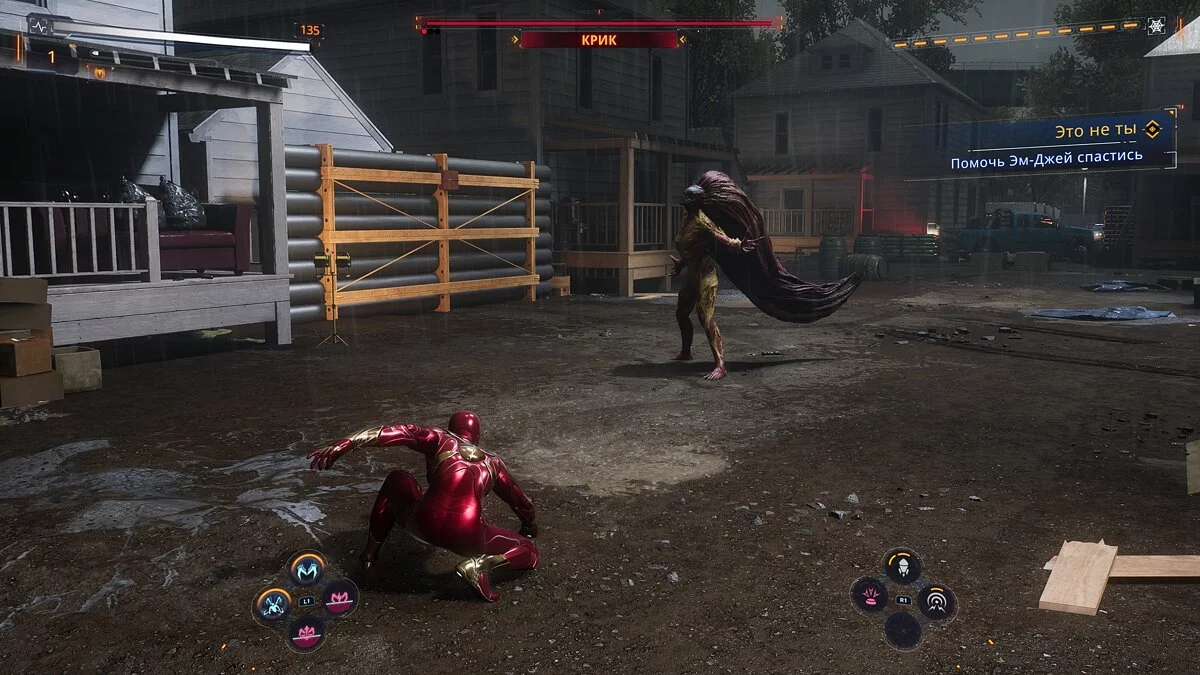Select the pink spiky gadget icon
1200x675 pixels.
coord(868,596)
